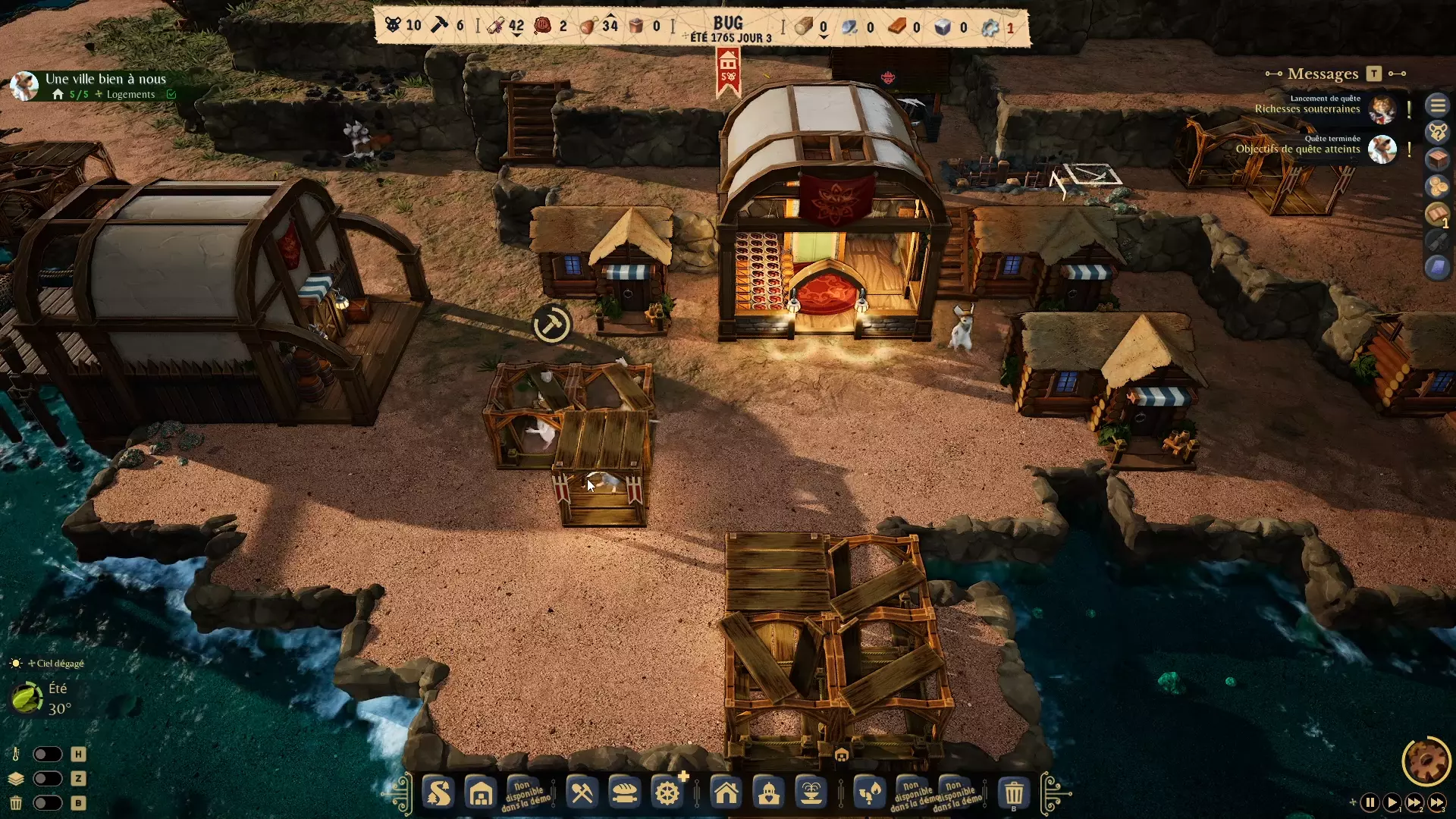Activate the demolish trash tool
This screenshot has width=1456, height=819.
(1013, 794)
